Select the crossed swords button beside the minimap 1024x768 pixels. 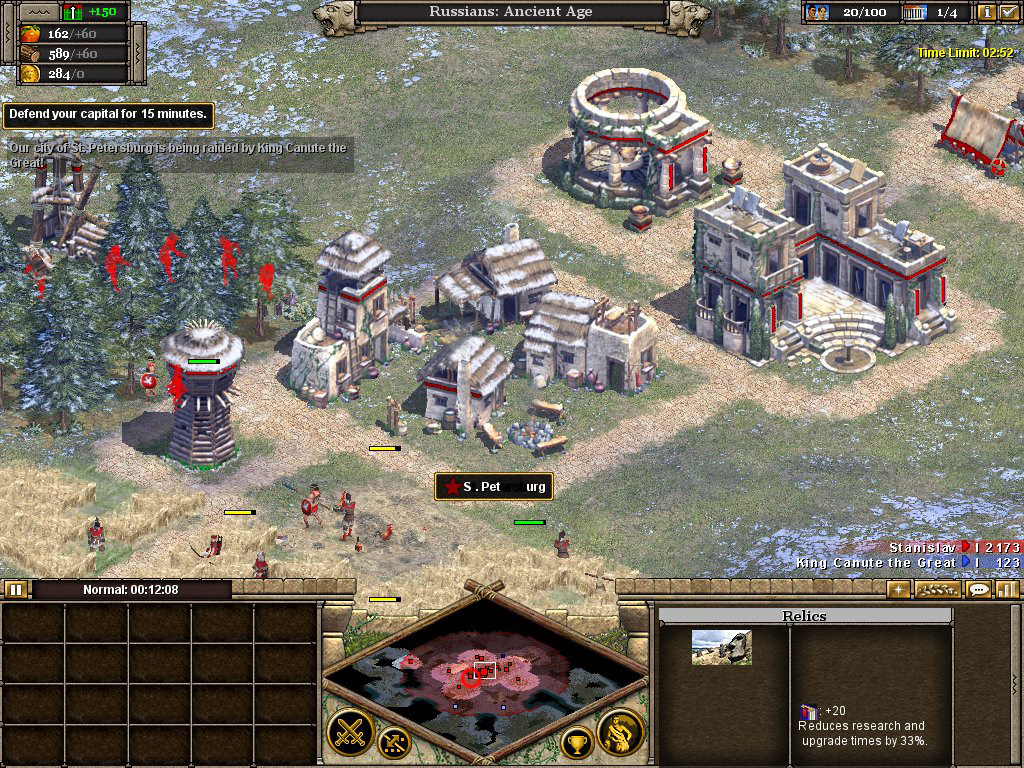(x=350, y=733)
